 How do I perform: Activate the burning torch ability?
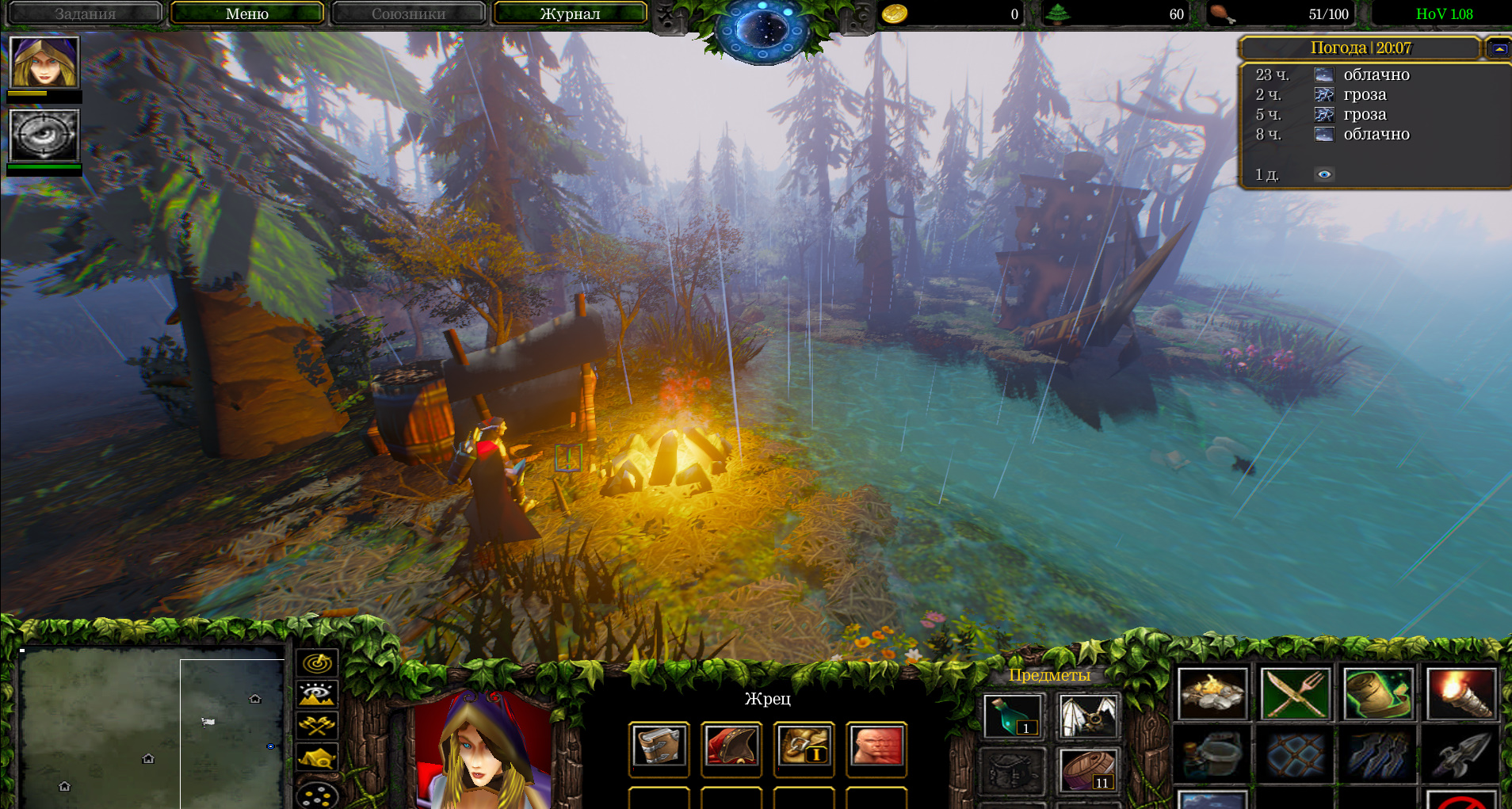click(x=1460, y=694)
